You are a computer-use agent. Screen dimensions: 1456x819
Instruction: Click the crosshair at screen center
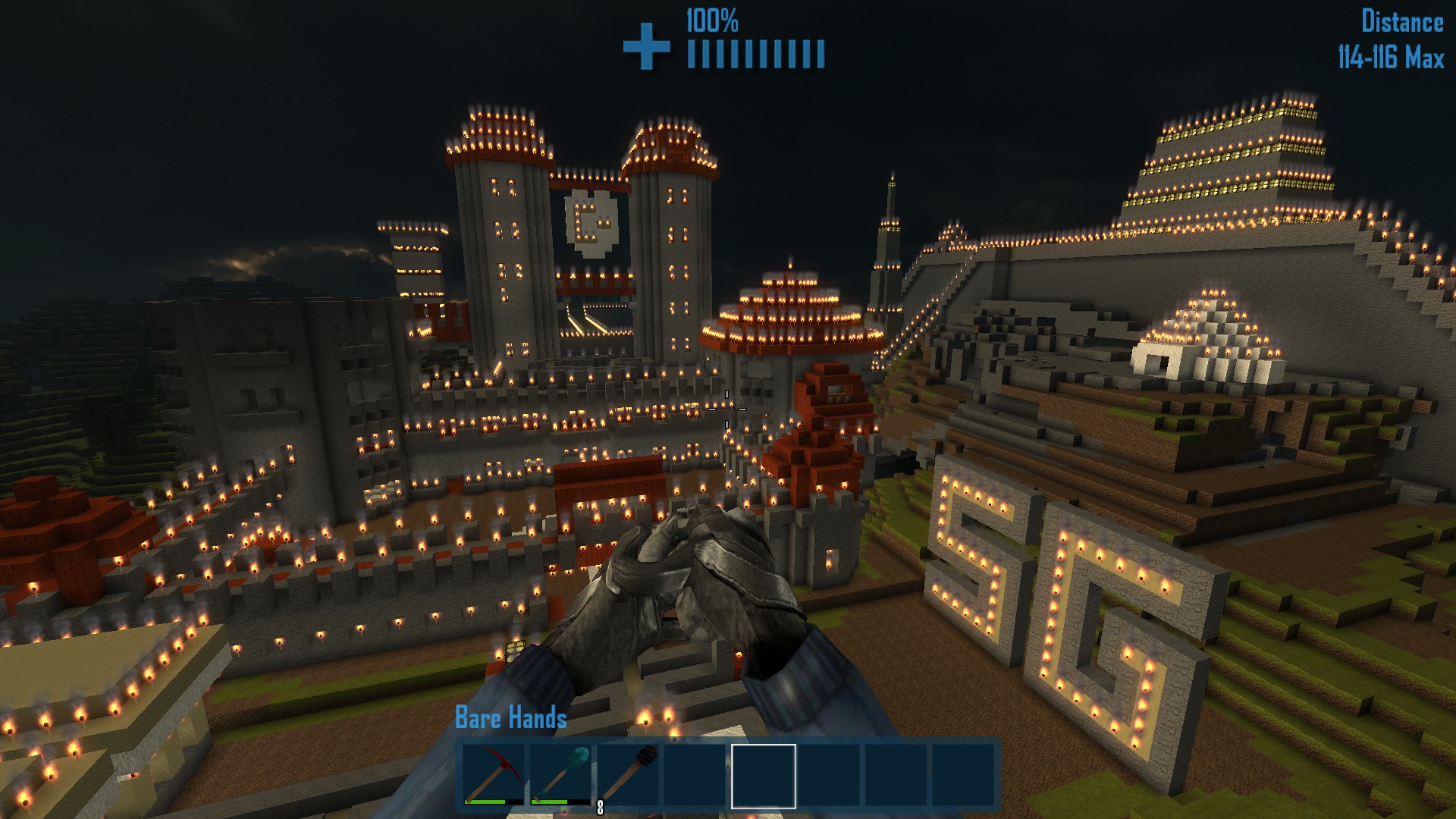coord(728,409)
